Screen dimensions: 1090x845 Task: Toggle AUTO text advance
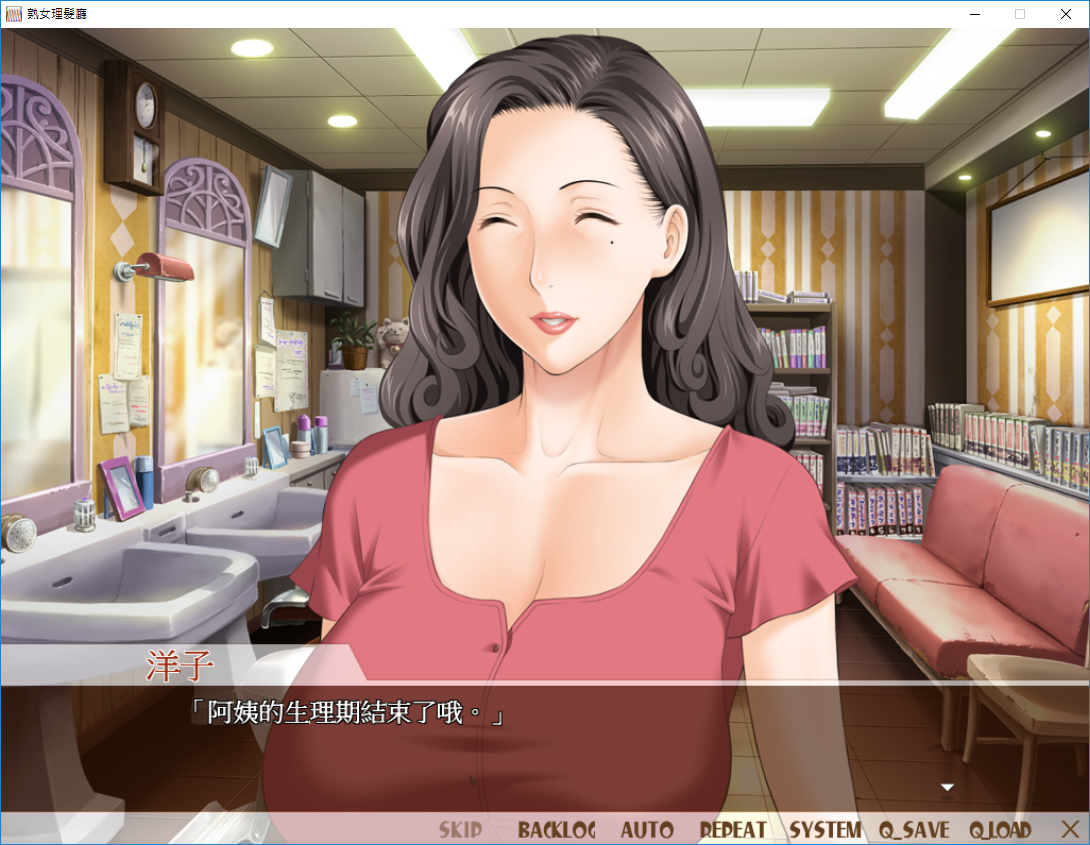click(646, 830)
